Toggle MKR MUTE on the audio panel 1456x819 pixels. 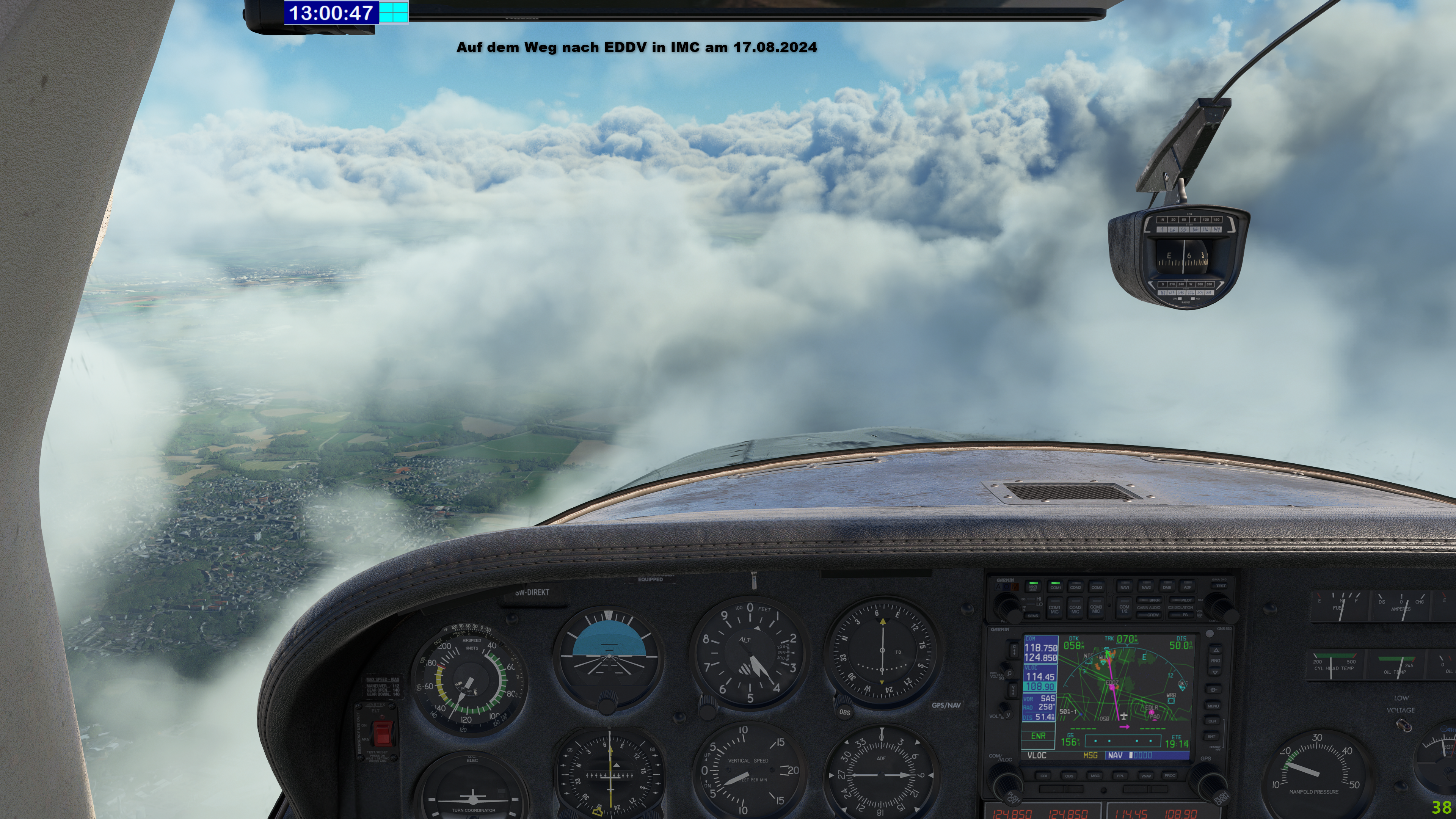tap(1033, 587)
